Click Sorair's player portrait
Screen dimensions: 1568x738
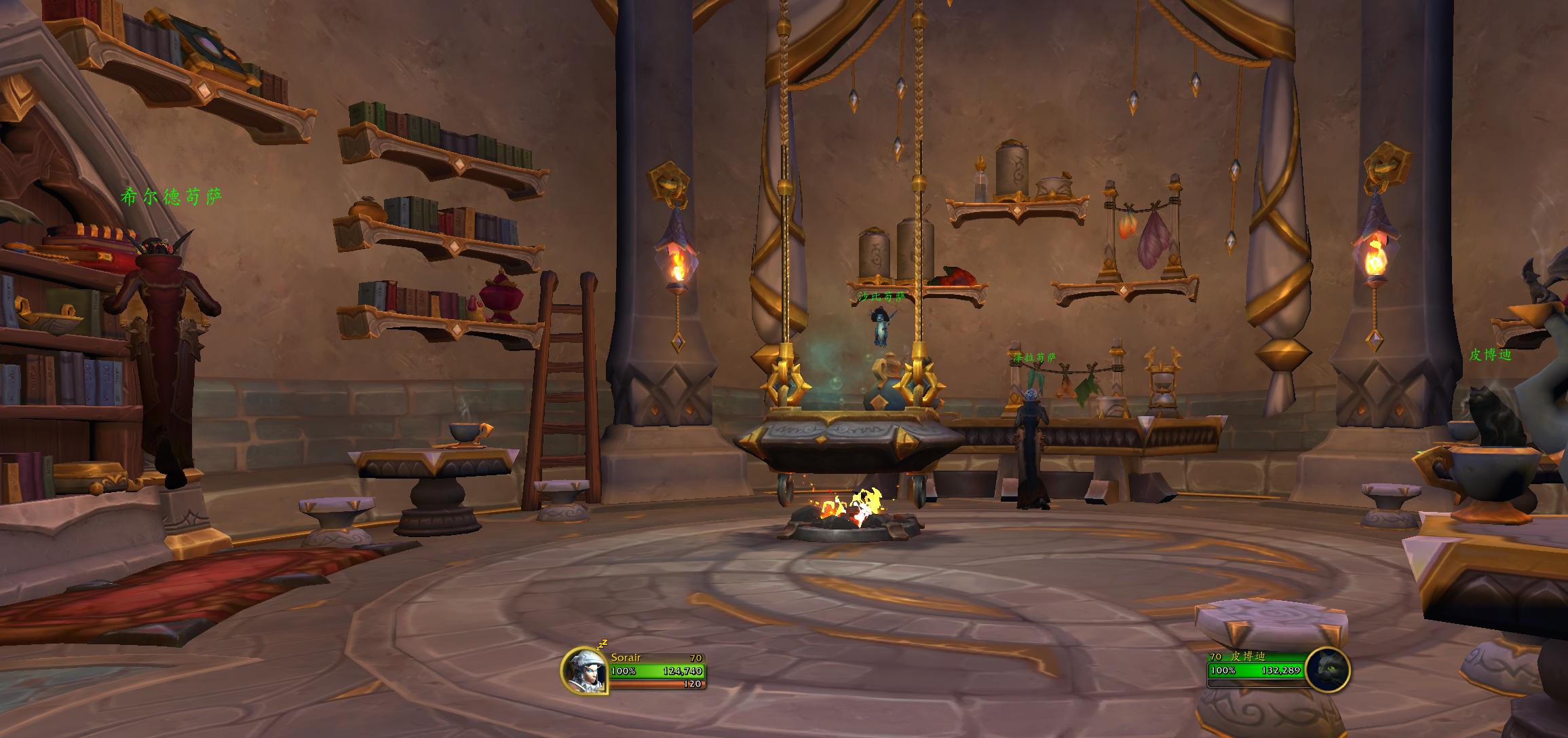[x=584, y=670]
